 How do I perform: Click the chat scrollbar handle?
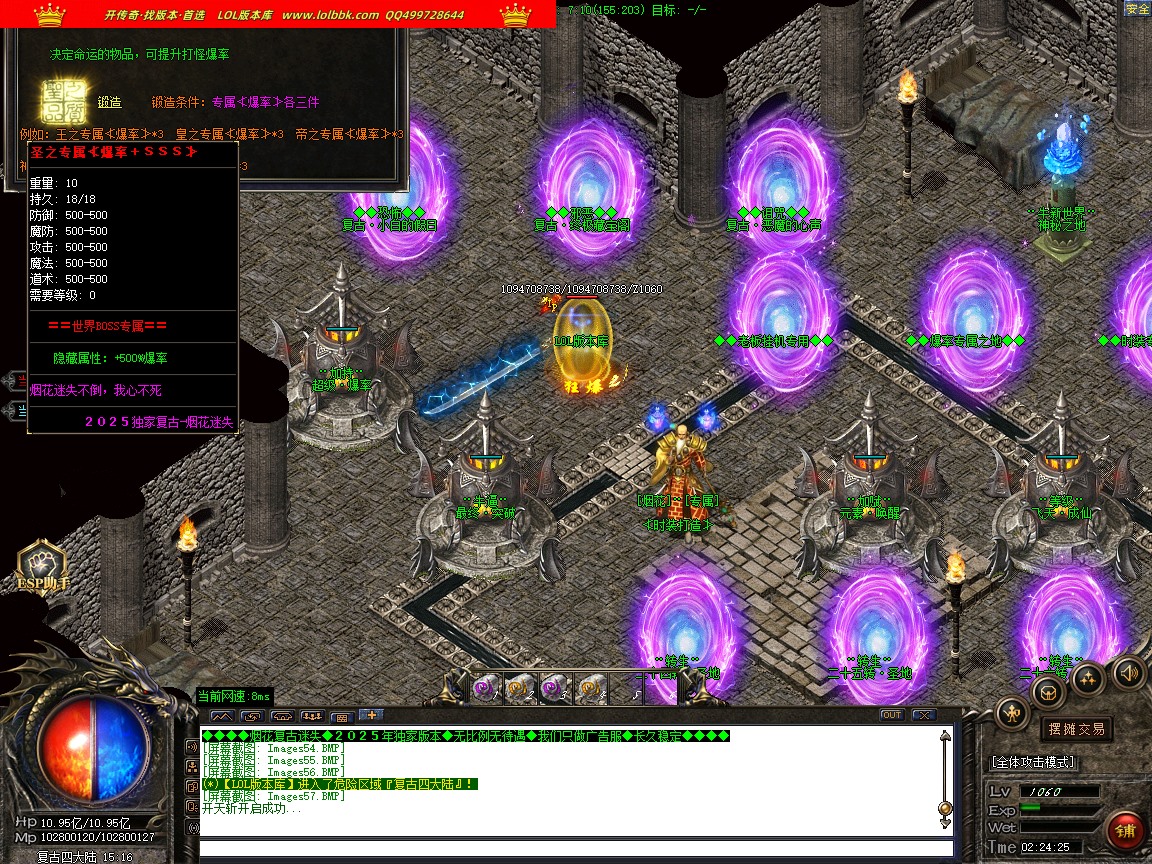[x=944, y=808]
